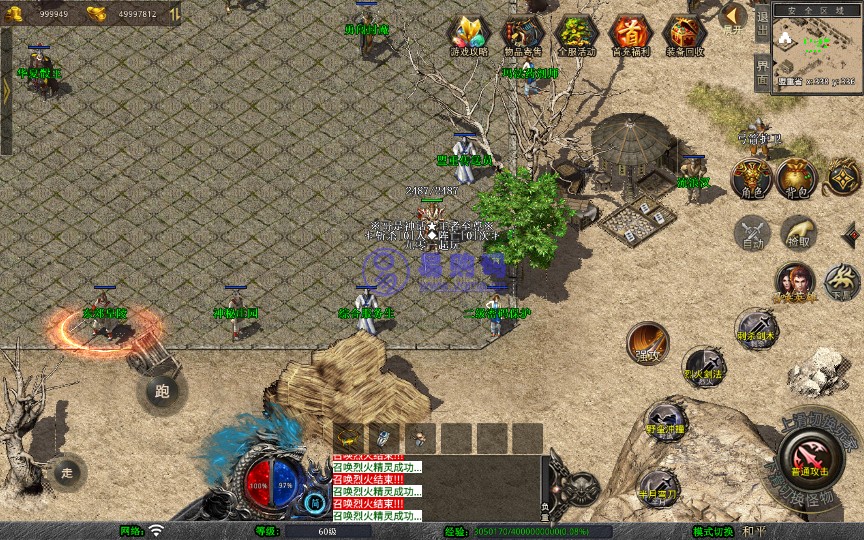Image resolution: width=864 pixels, height=540 pixels.
Task: Open the 界面 interface button
Action: tap(762, 73)
